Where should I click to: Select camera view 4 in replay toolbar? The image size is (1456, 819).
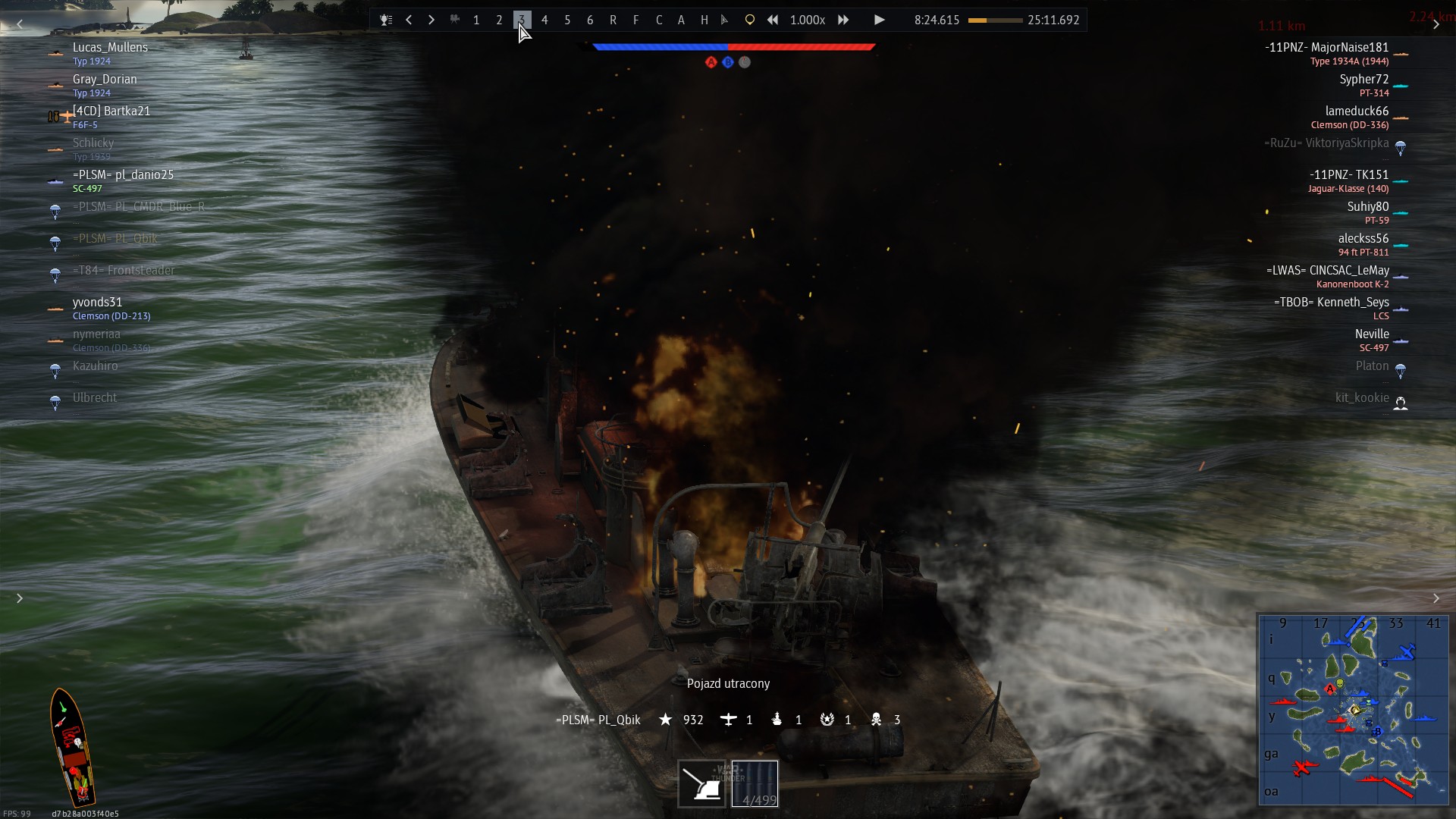(x=544, y=20)
